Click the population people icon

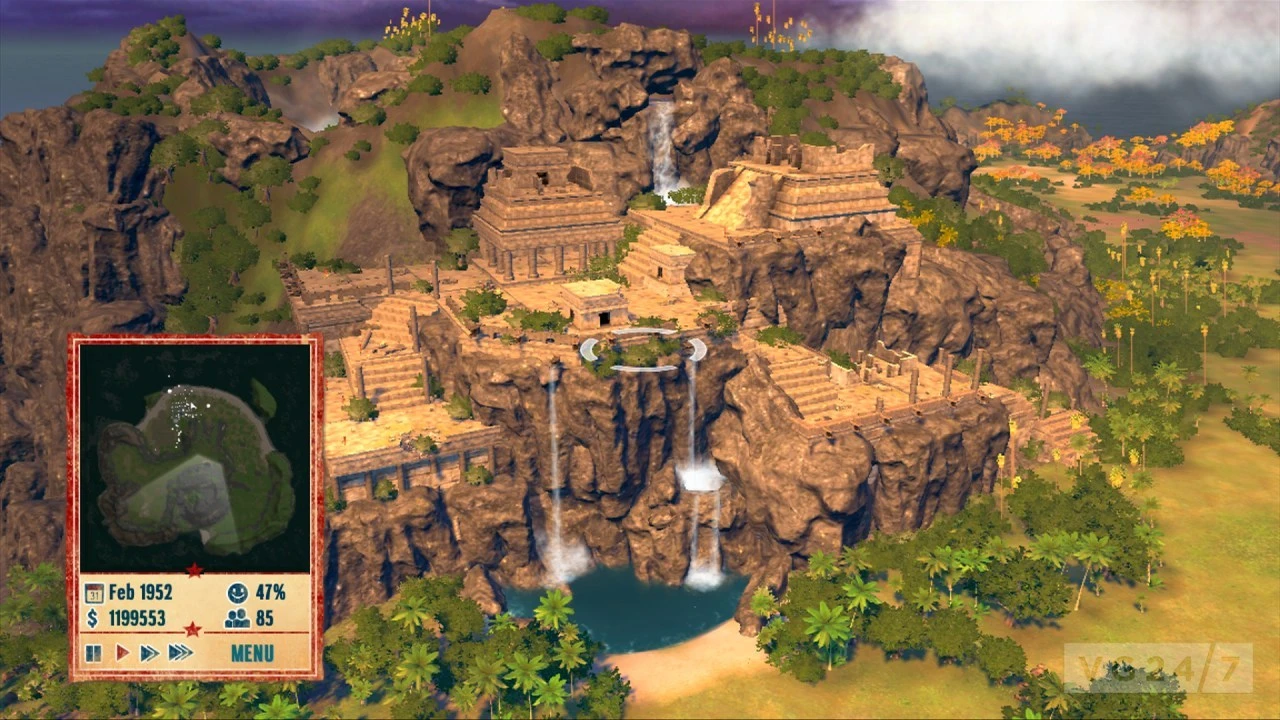point(238,617)
